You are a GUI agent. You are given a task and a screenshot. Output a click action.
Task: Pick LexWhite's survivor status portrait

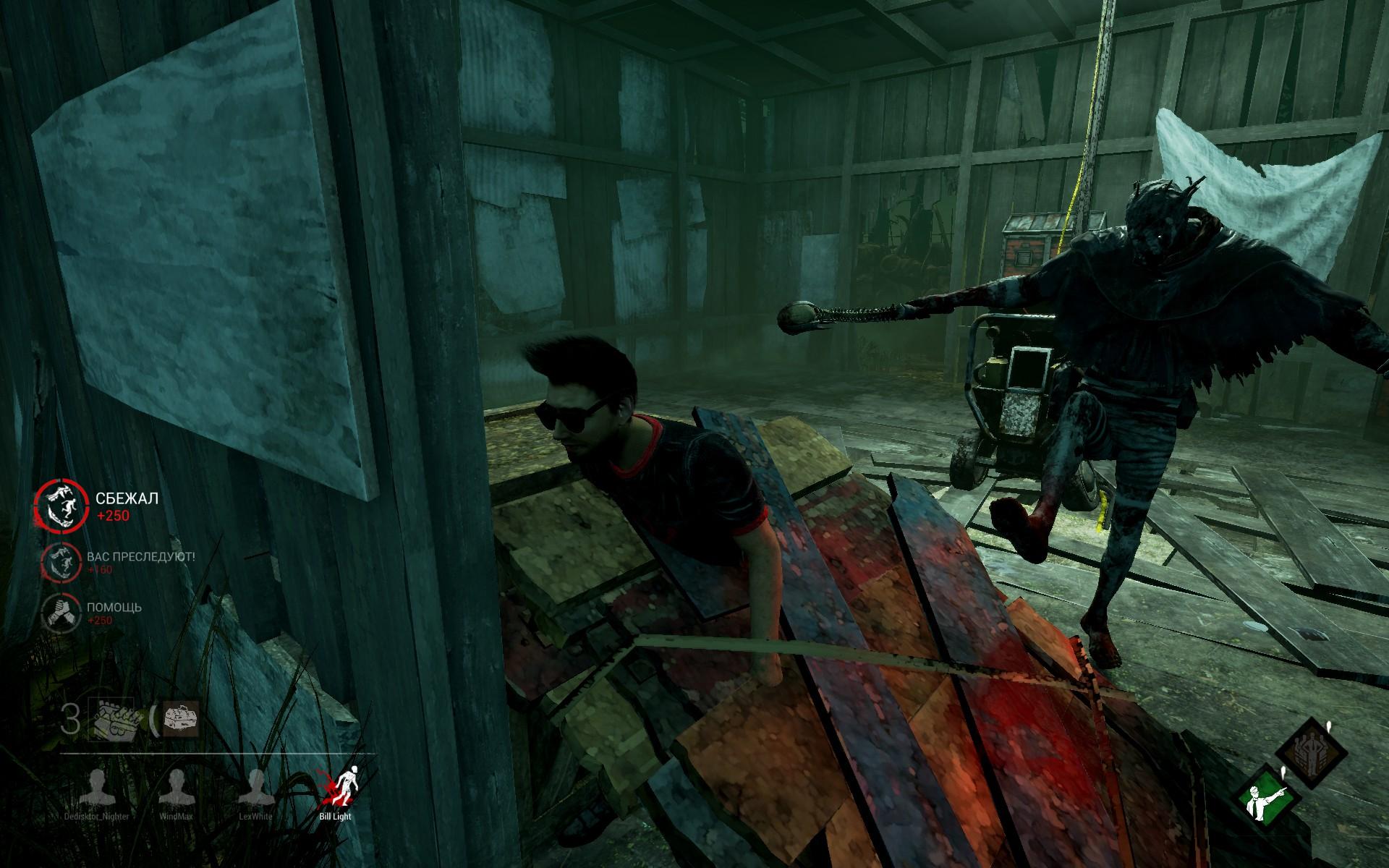pyautogui.click(x=255, y=788)
